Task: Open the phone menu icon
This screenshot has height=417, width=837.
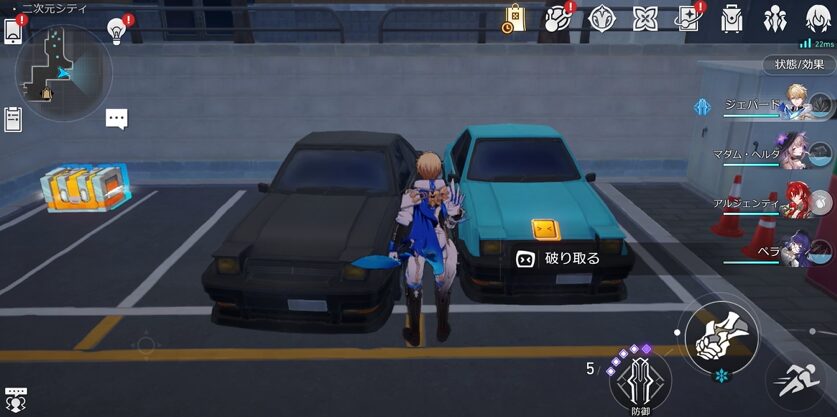Action: (13, 30)
